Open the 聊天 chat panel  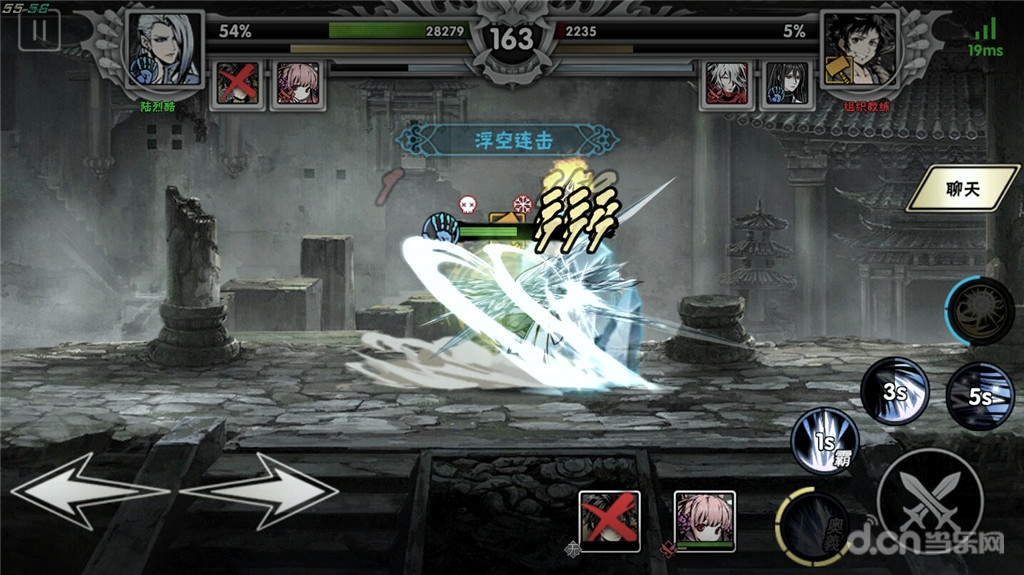click(960, 188)
